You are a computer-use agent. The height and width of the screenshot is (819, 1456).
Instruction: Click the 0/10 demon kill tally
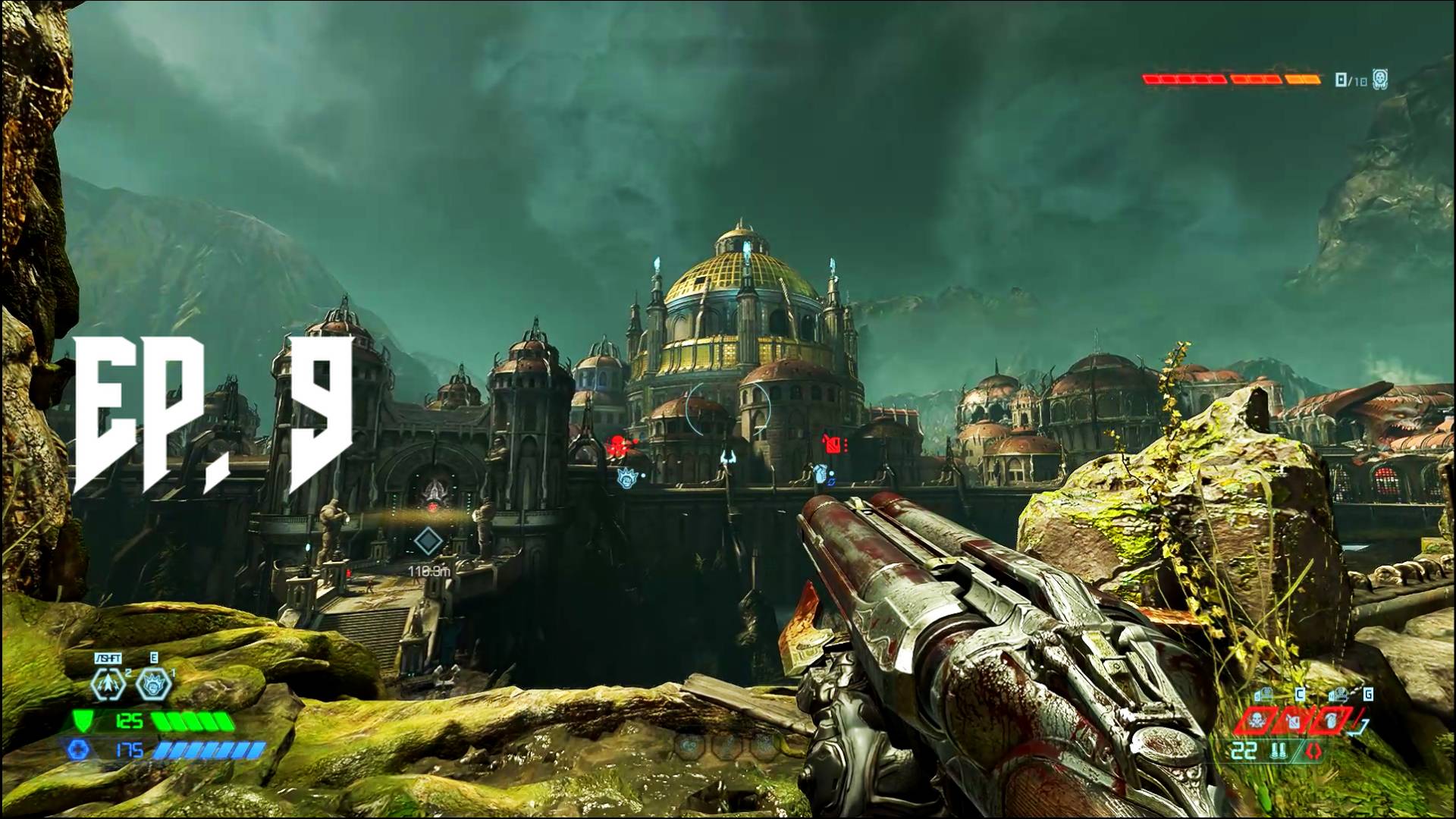point(1351,80)
